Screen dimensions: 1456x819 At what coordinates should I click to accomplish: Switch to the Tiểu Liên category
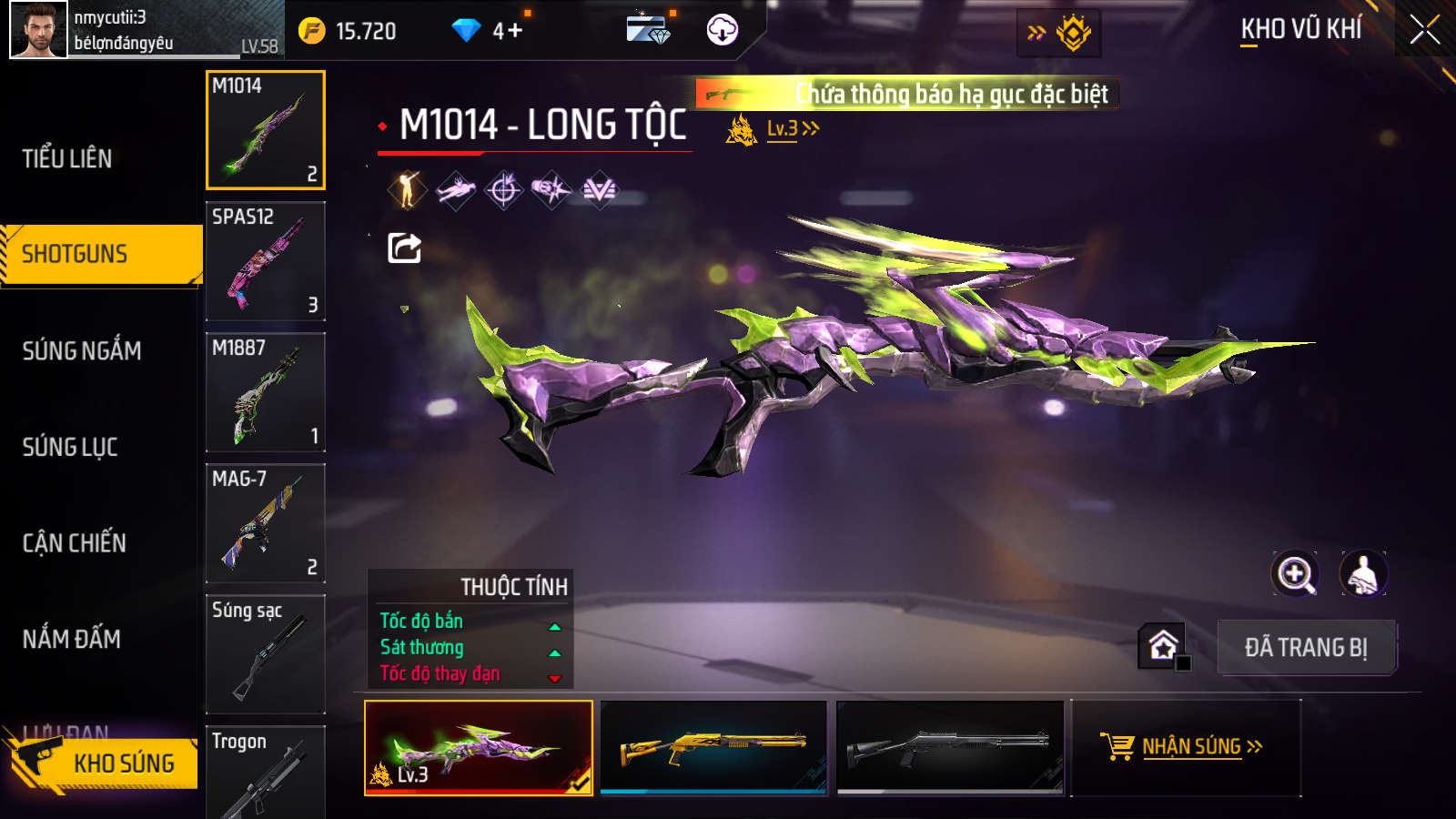(x=67, y=158)
